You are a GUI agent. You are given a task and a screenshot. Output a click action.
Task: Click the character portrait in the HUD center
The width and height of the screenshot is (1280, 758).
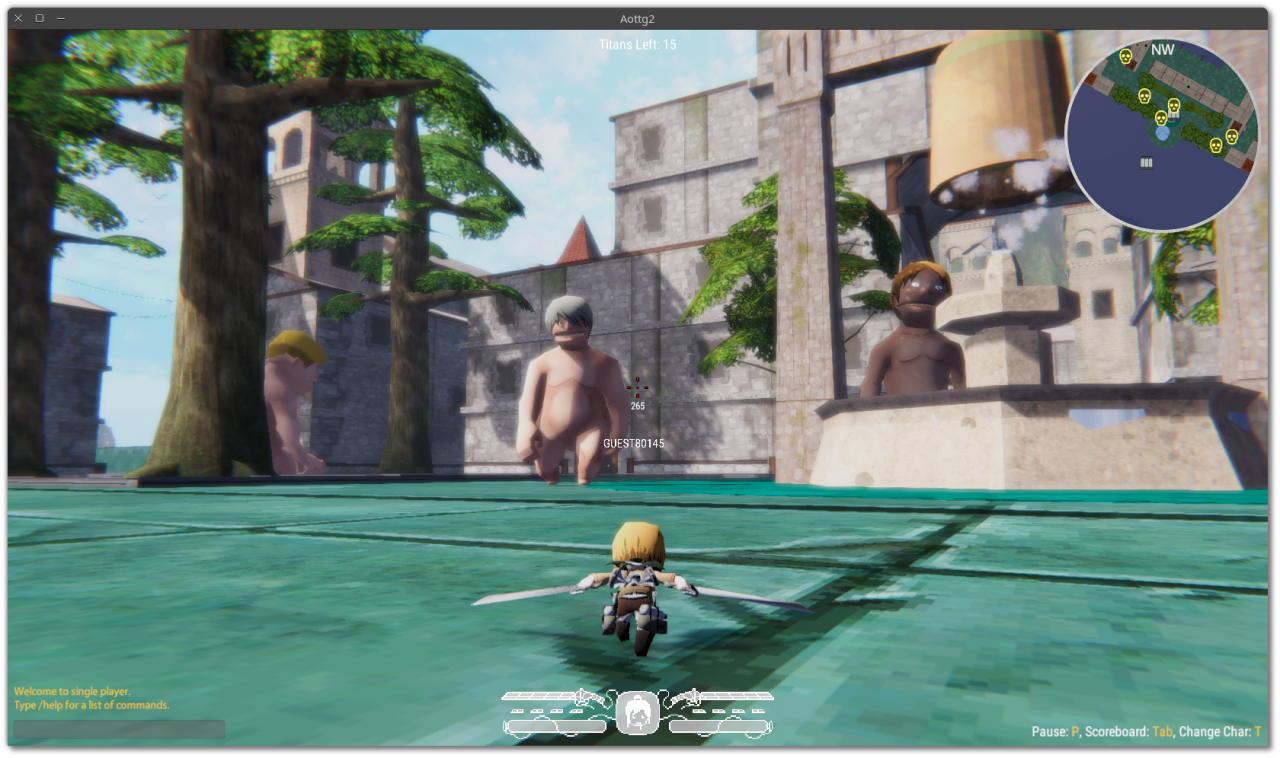click(x=637, y=714)
